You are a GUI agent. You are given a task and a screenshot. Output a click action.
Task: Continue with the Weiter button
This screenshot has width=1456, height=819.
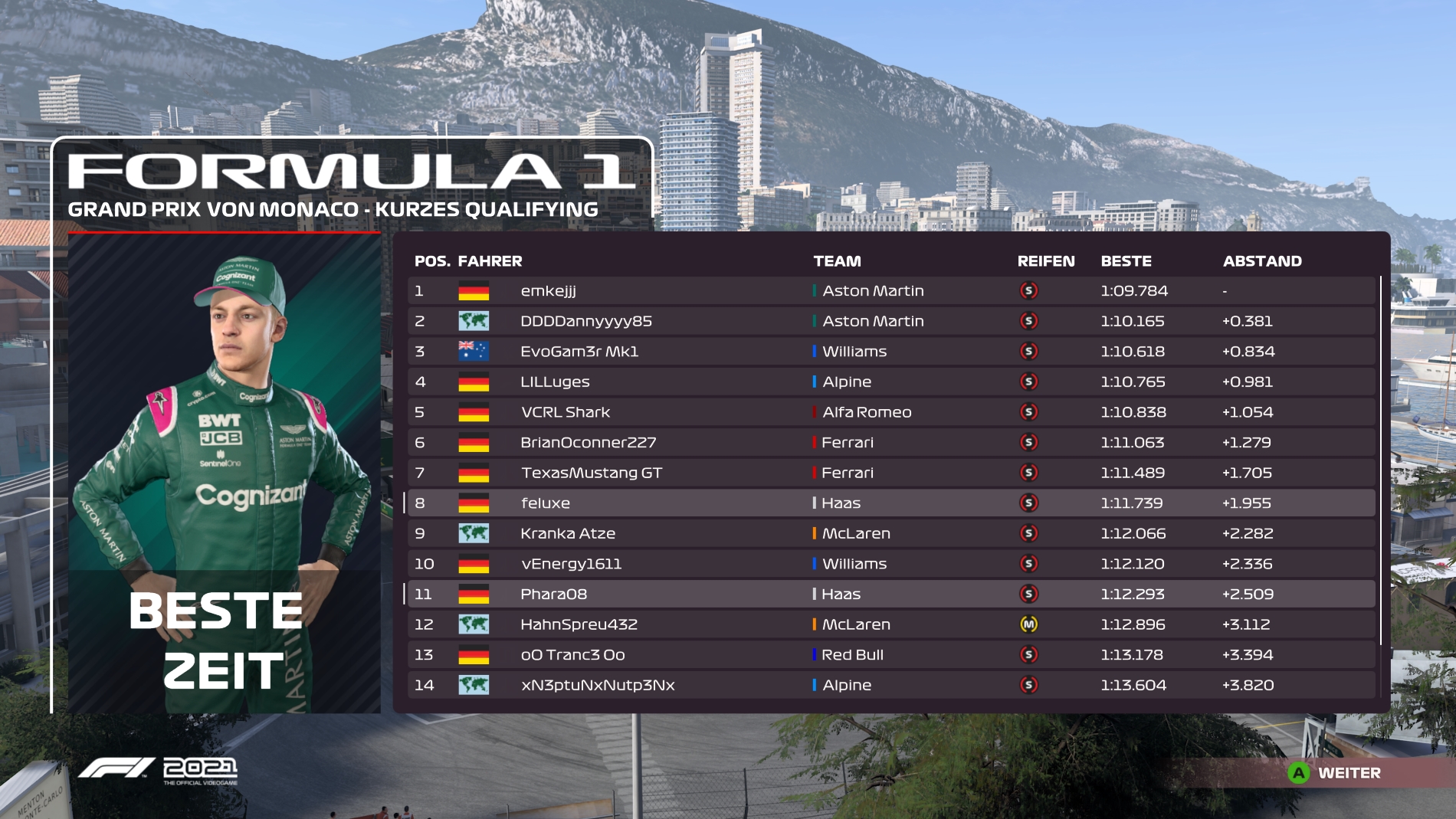click(x=1335, y=773)
